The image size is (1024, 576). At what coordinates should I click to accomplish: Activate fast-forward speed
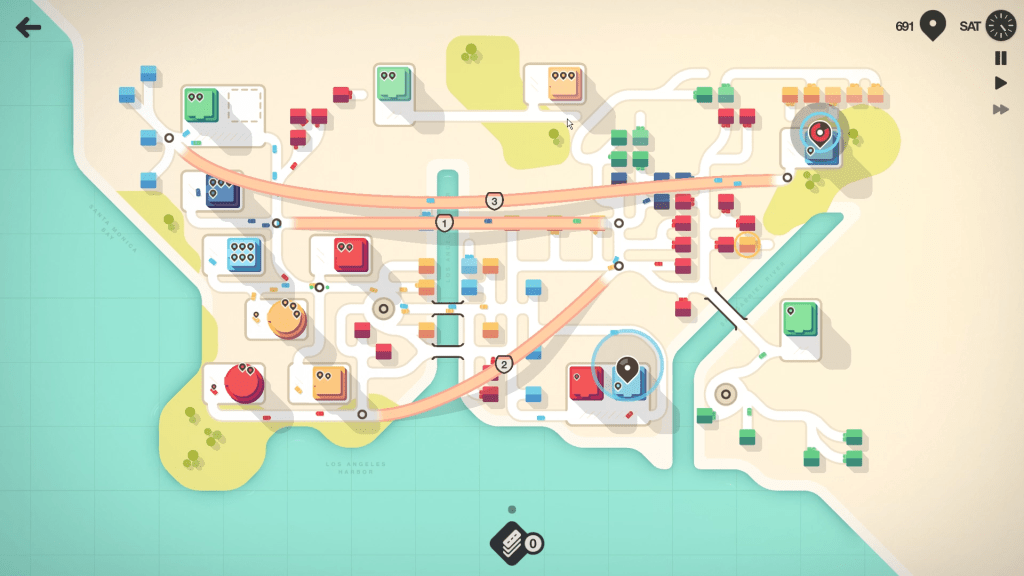coord(1000,109)
